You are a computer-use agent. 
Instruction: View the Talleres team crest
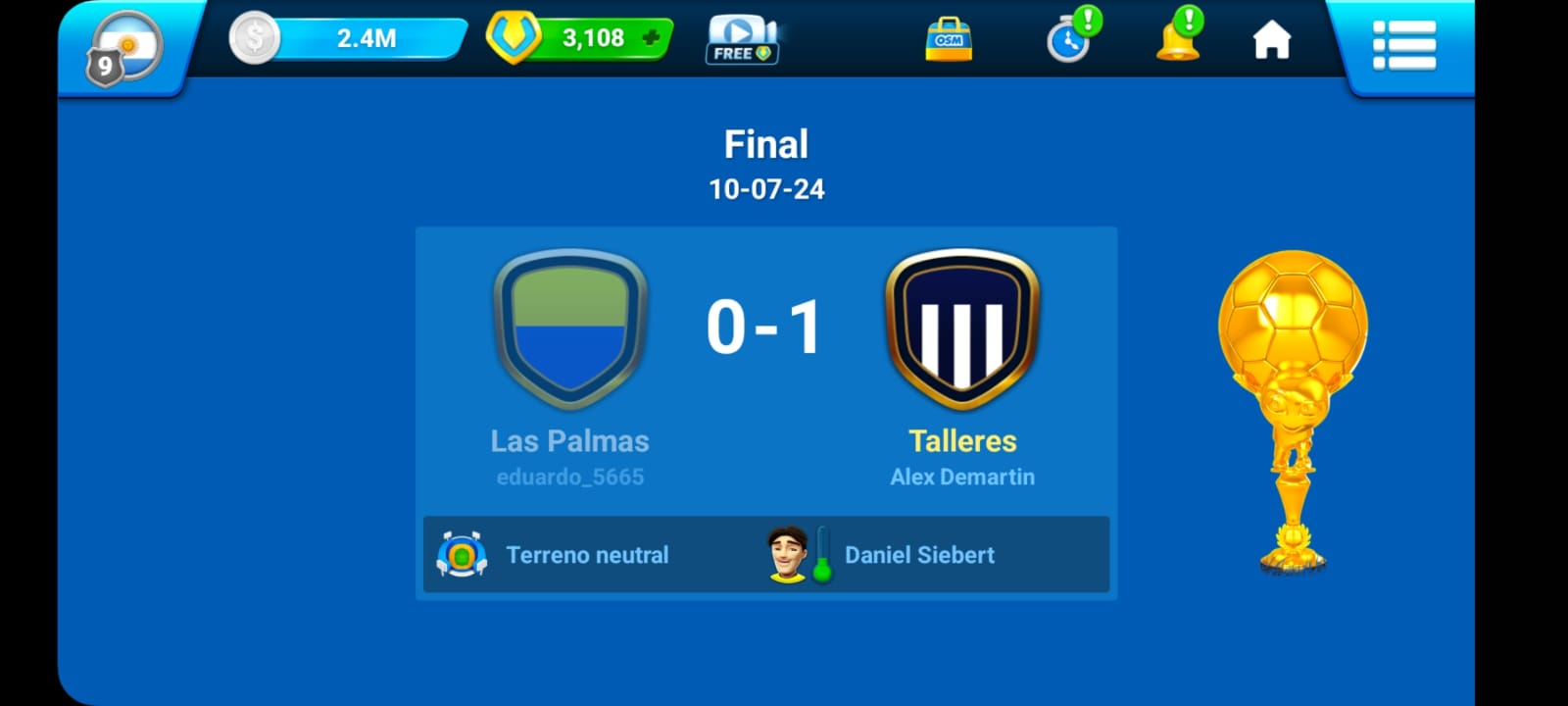coord(962,328)
